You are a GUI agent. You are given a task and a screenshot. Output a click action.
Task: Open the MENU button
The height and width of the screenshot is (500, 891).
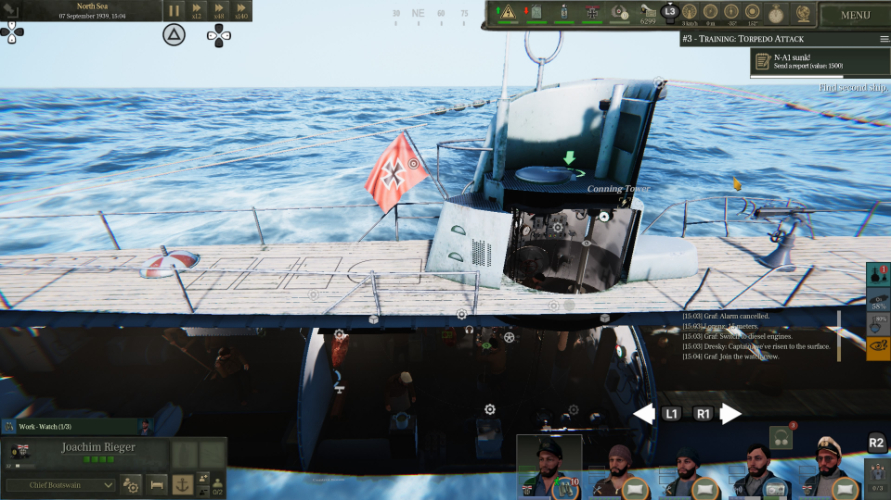click(855, 15)
